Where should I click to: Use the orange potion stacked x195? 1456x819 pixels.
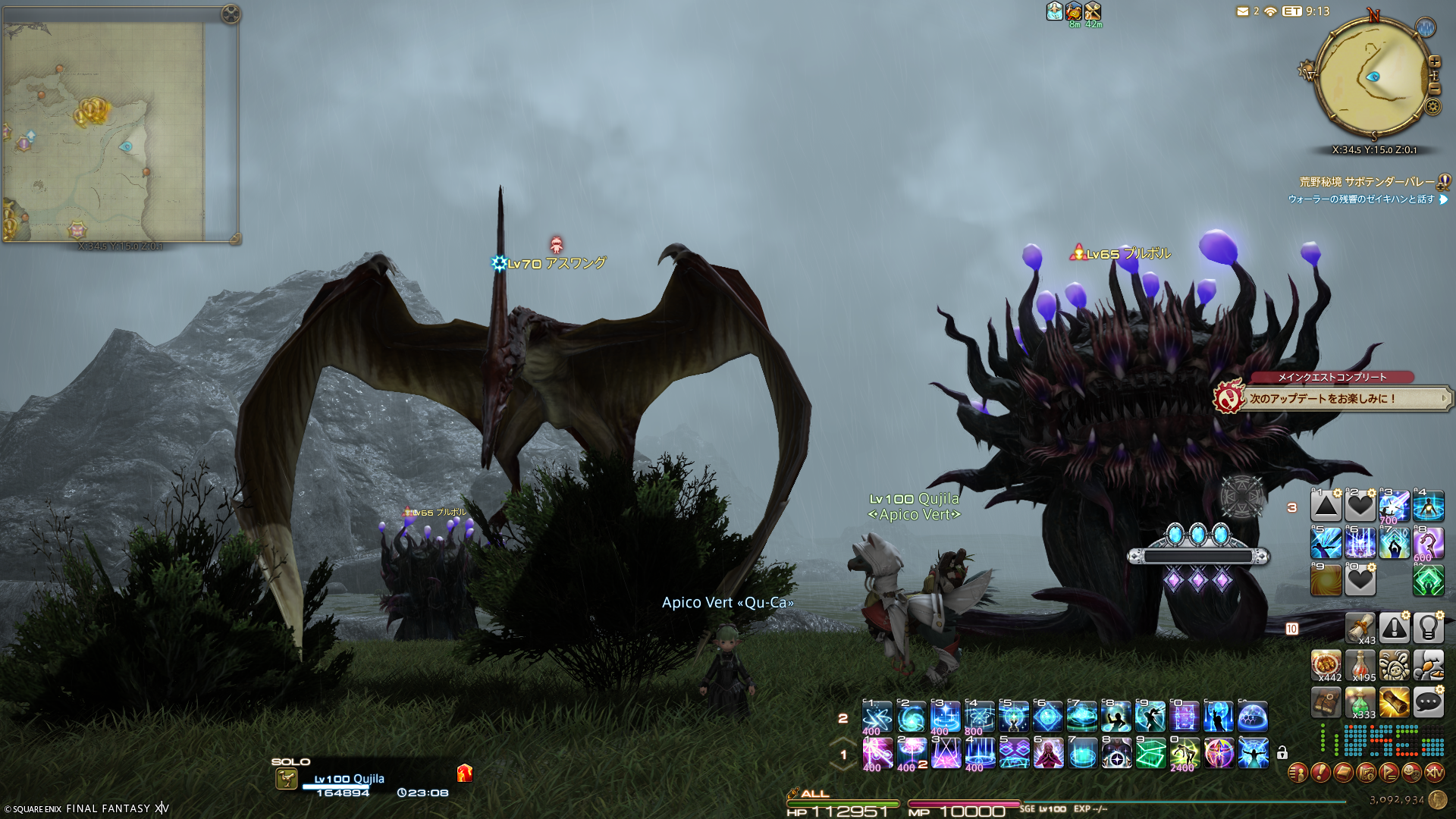click(1360, 664)
